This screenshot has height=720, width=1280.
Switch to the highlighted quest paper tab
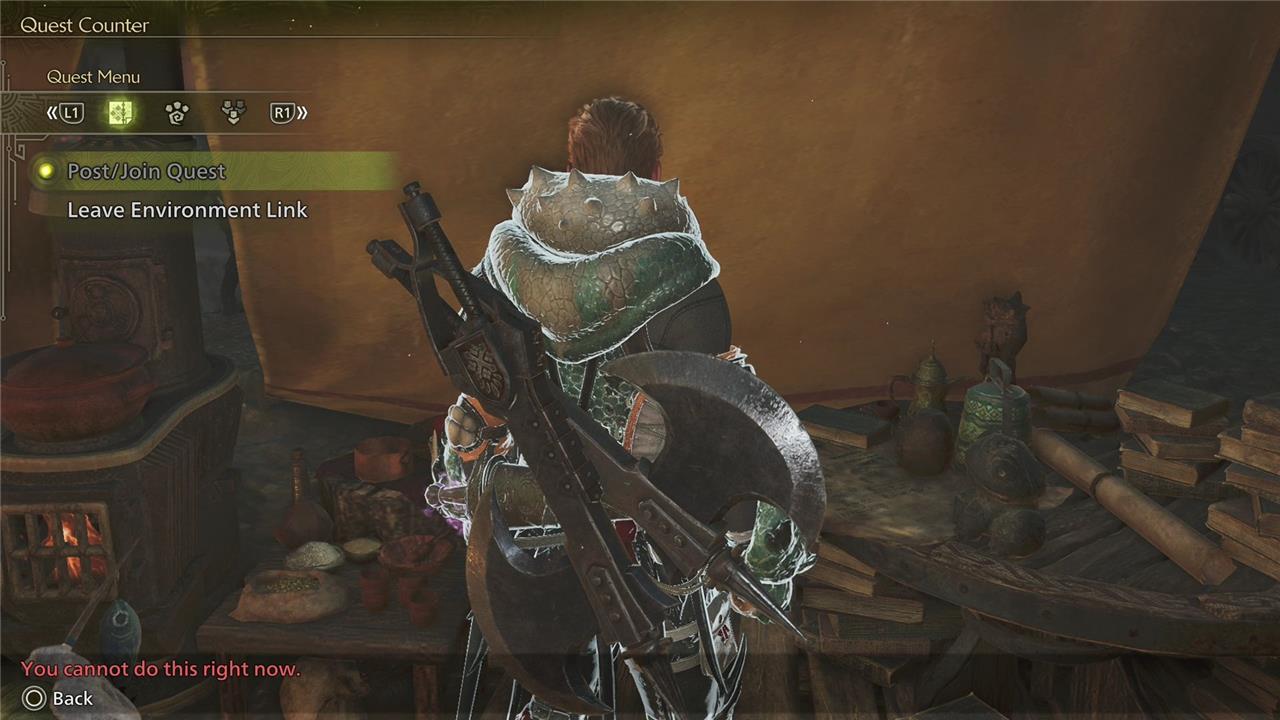tap(121, 113)
